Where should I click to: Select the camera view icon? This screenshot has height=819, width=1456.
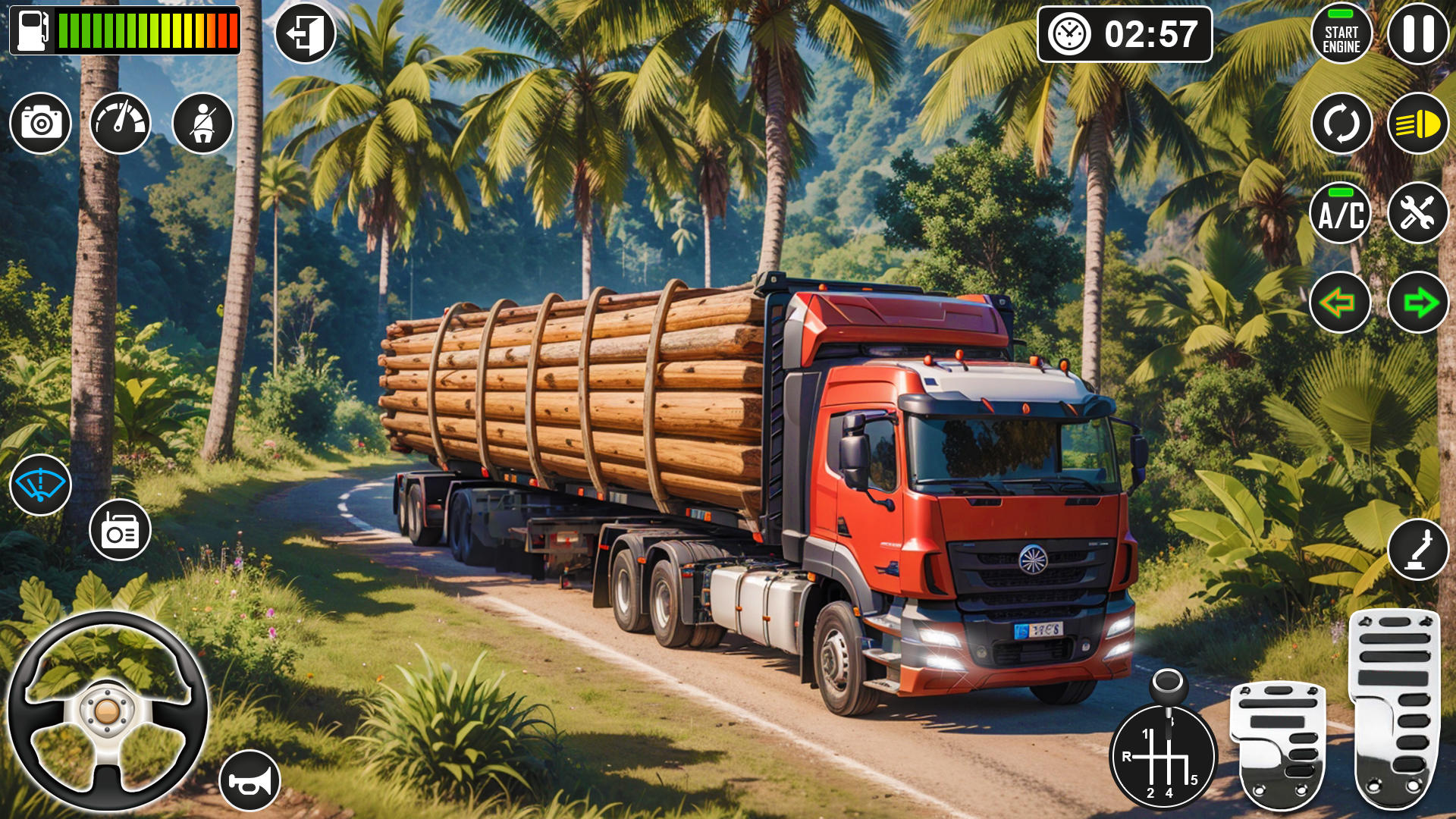pos(39,123)
